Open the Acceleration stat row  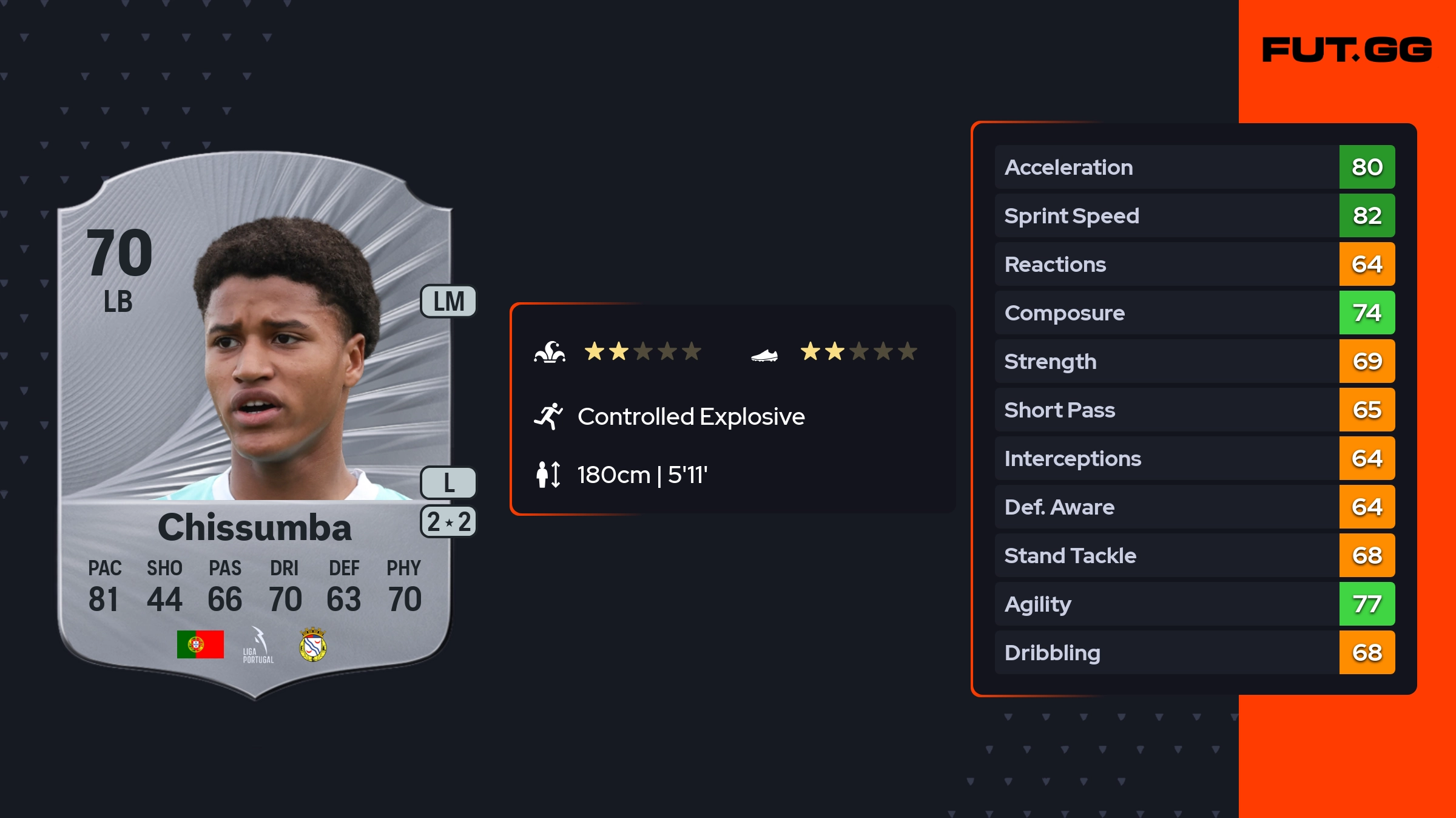coord(1194,167)
